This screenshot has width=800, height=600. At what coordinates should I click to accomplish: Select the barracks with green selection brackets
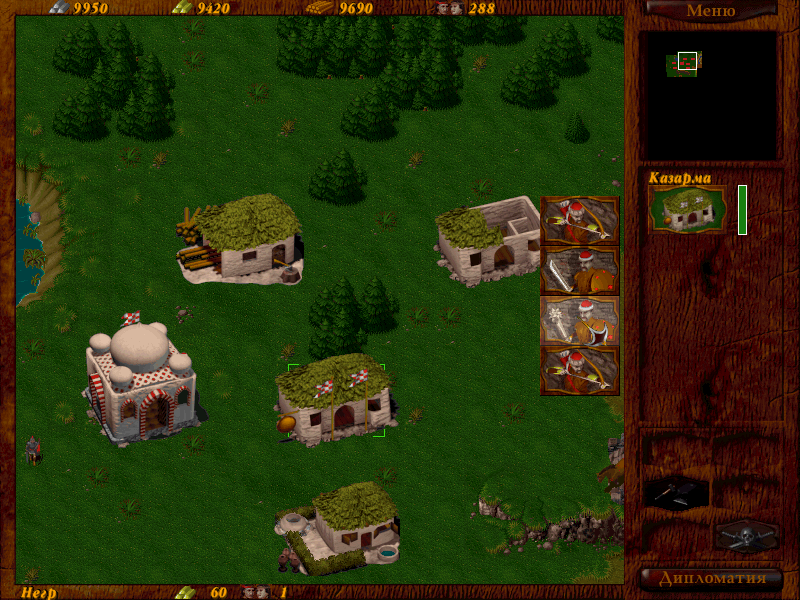click(x=335, y=400)
